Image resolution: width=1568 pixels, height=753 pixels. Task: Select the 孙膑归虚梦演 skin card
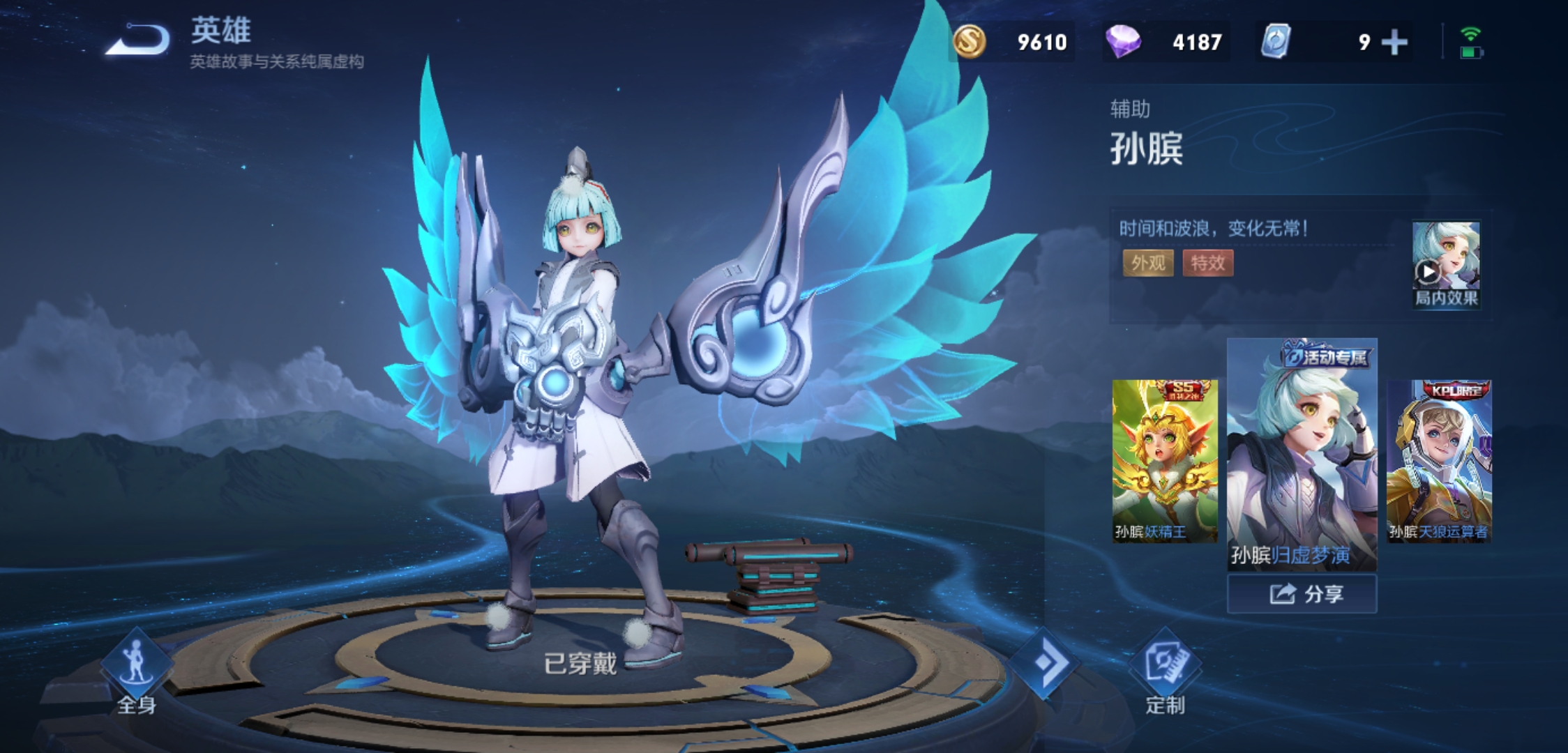point(1302,455)
